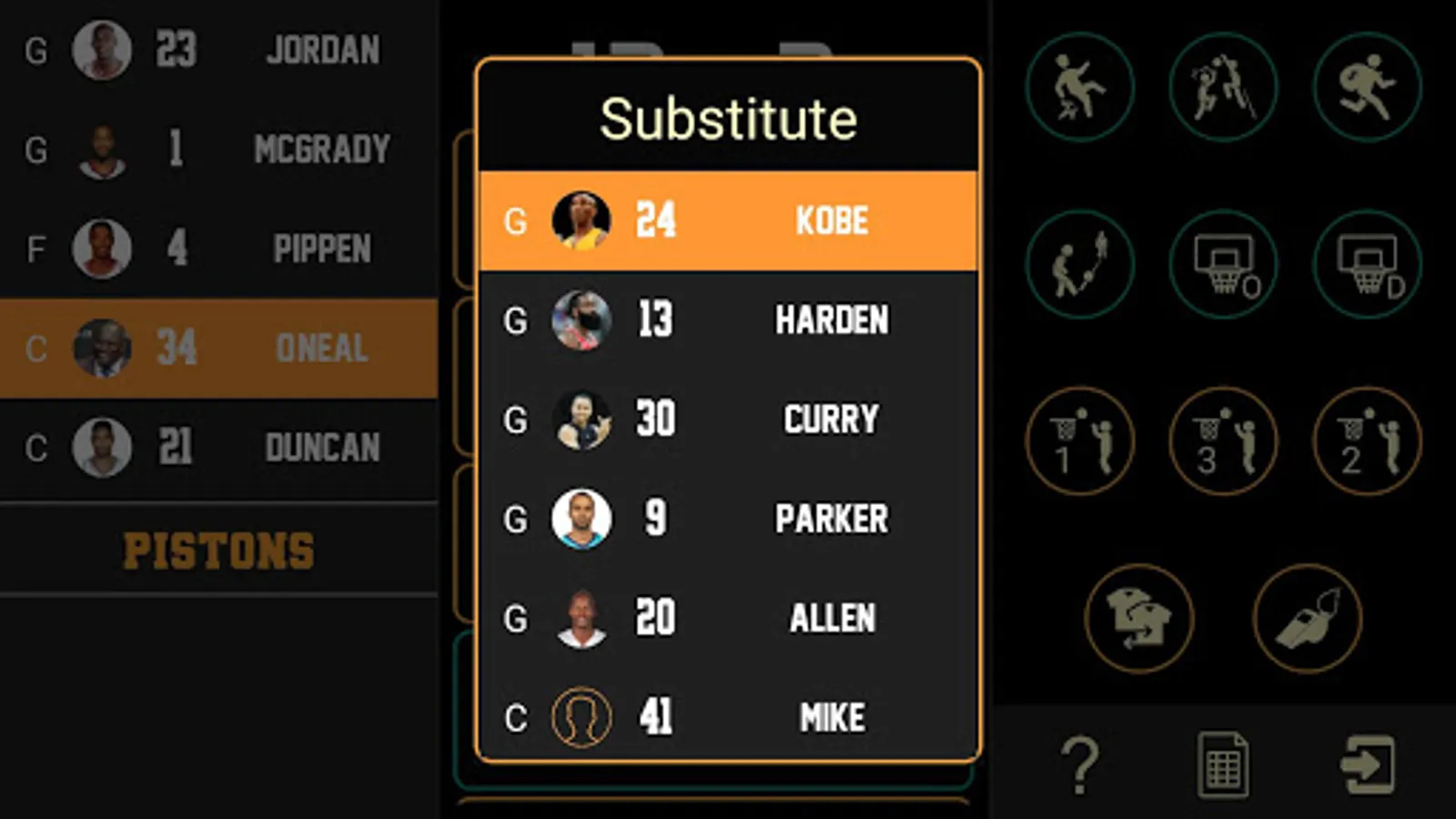Select Parker from the substitute list
The width and height of the screenshot is (1456, 819).
pos(728,519)
